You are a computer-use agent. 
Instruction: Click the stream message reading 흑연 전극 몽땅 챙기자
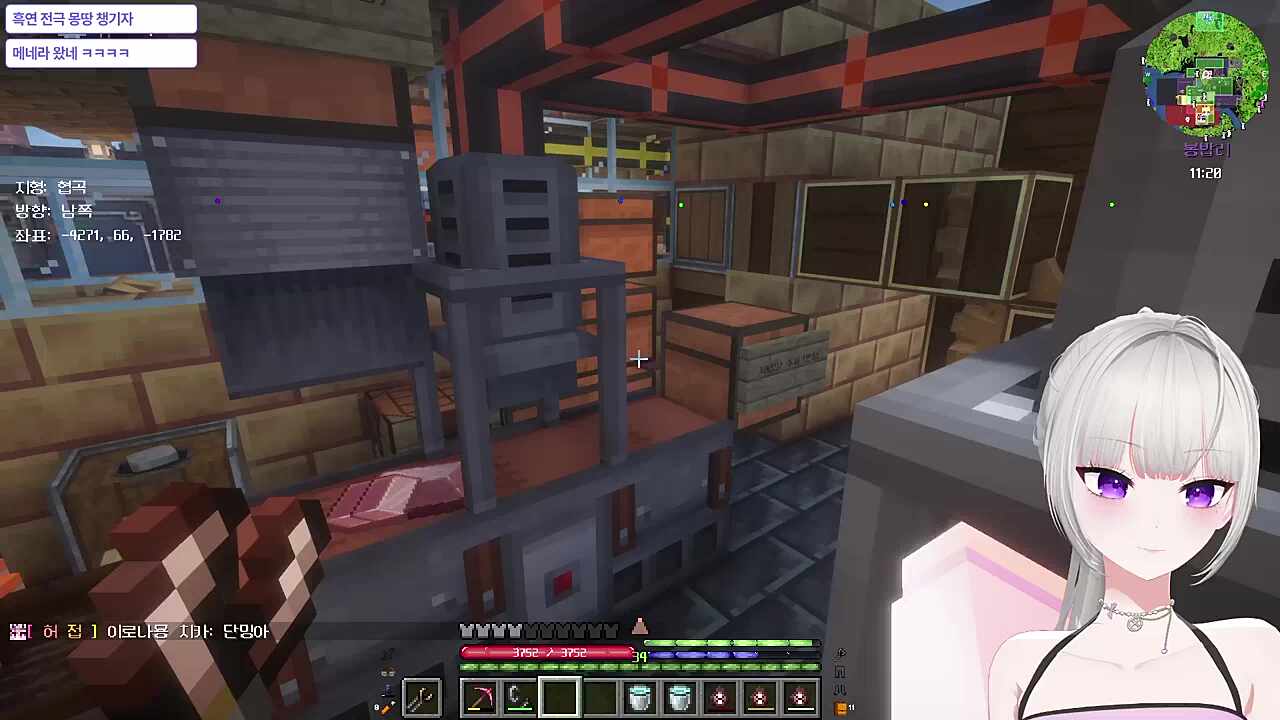tap(101, 19)
